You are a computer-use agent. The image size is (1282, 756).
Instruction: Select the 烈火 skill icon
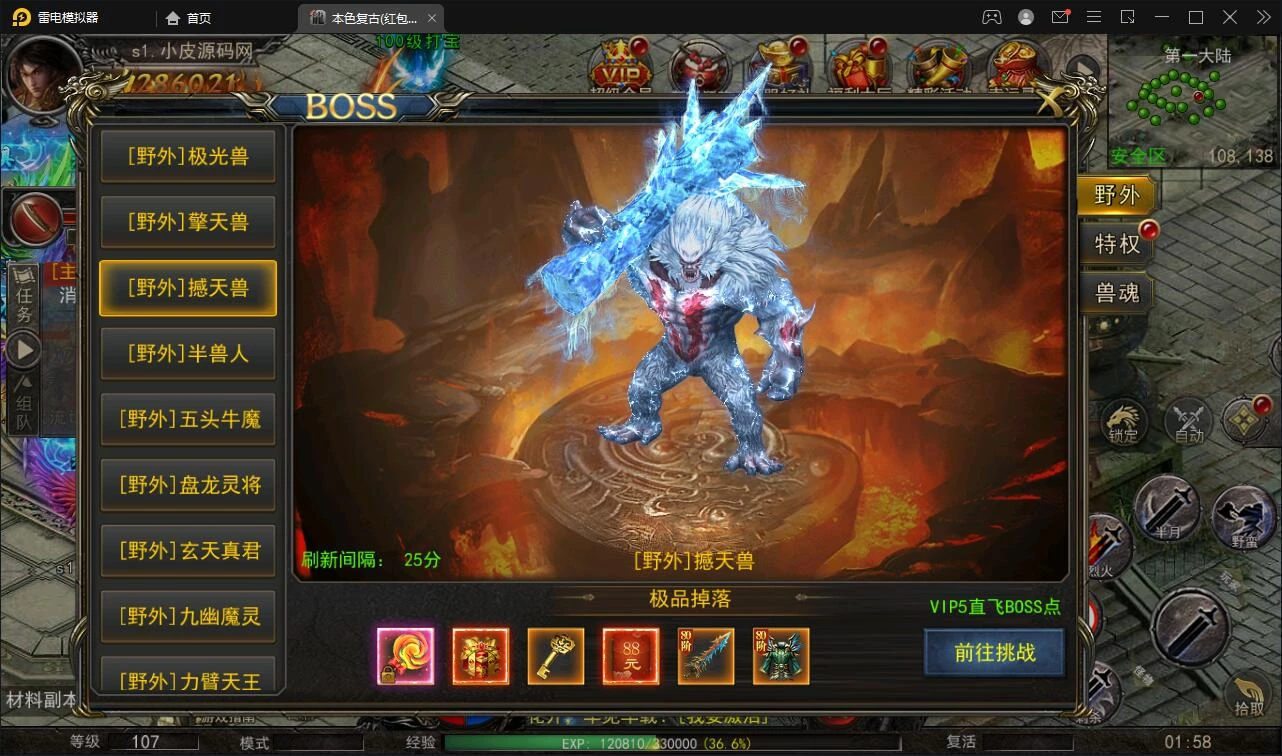click(1108, 546)
